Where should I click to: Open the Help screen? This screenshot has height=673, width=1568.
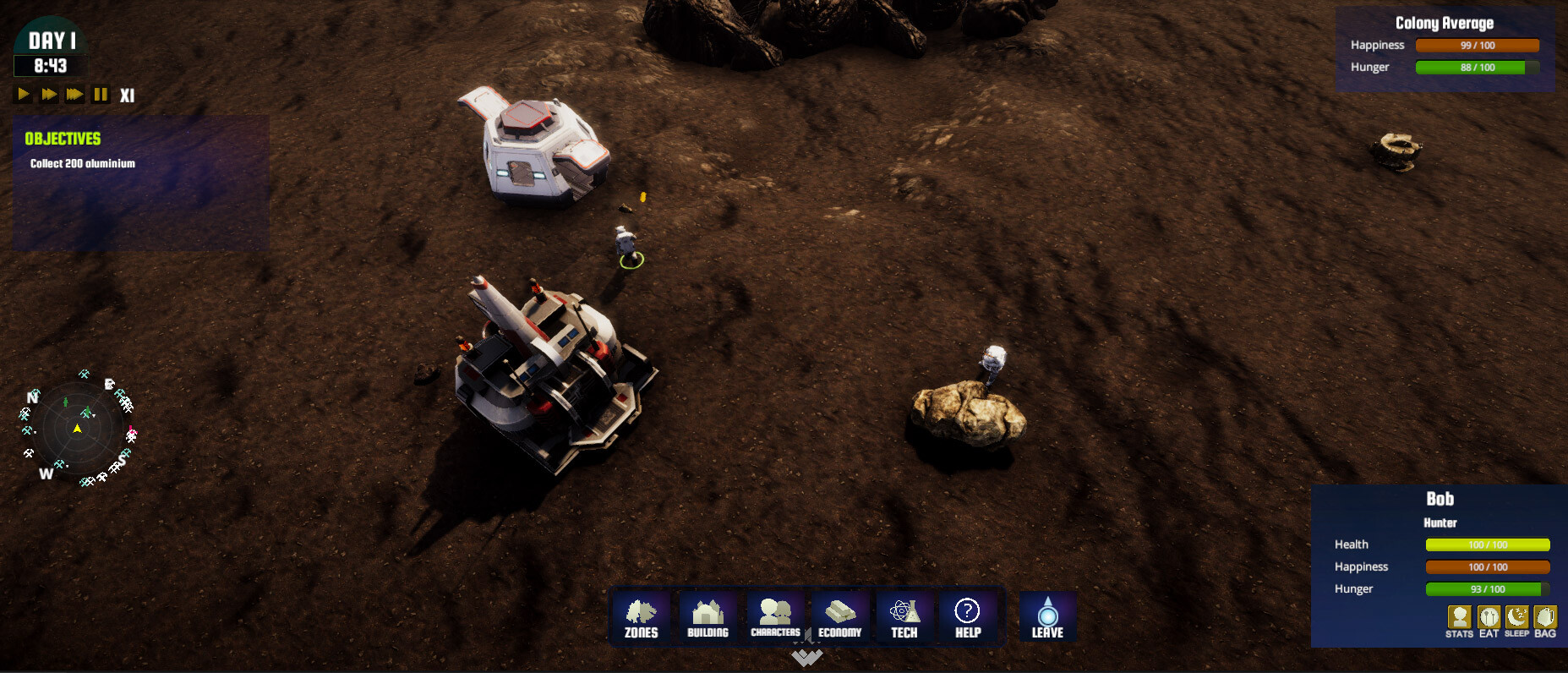966,617
